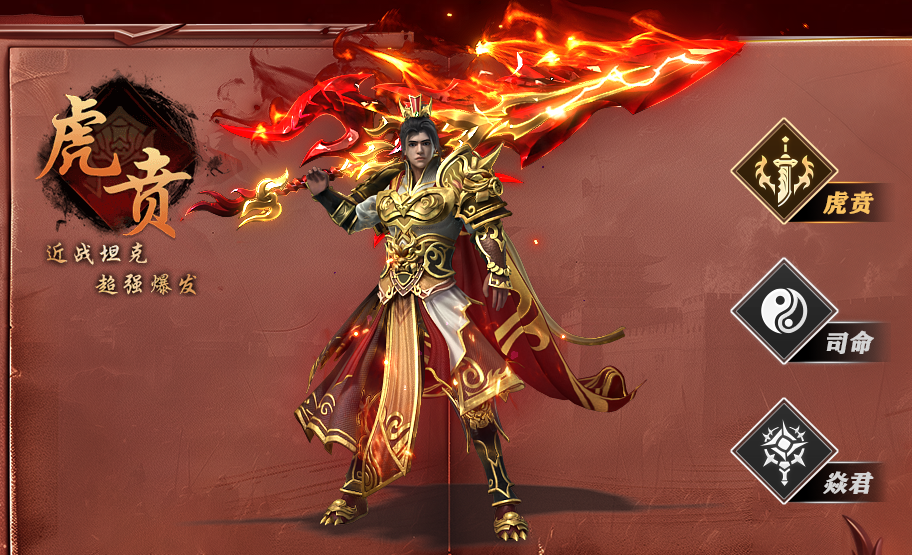Choose the 焱君 class option
Viewport: 912px width, 555px height.
pyautogui.click(x=784, y=451)
